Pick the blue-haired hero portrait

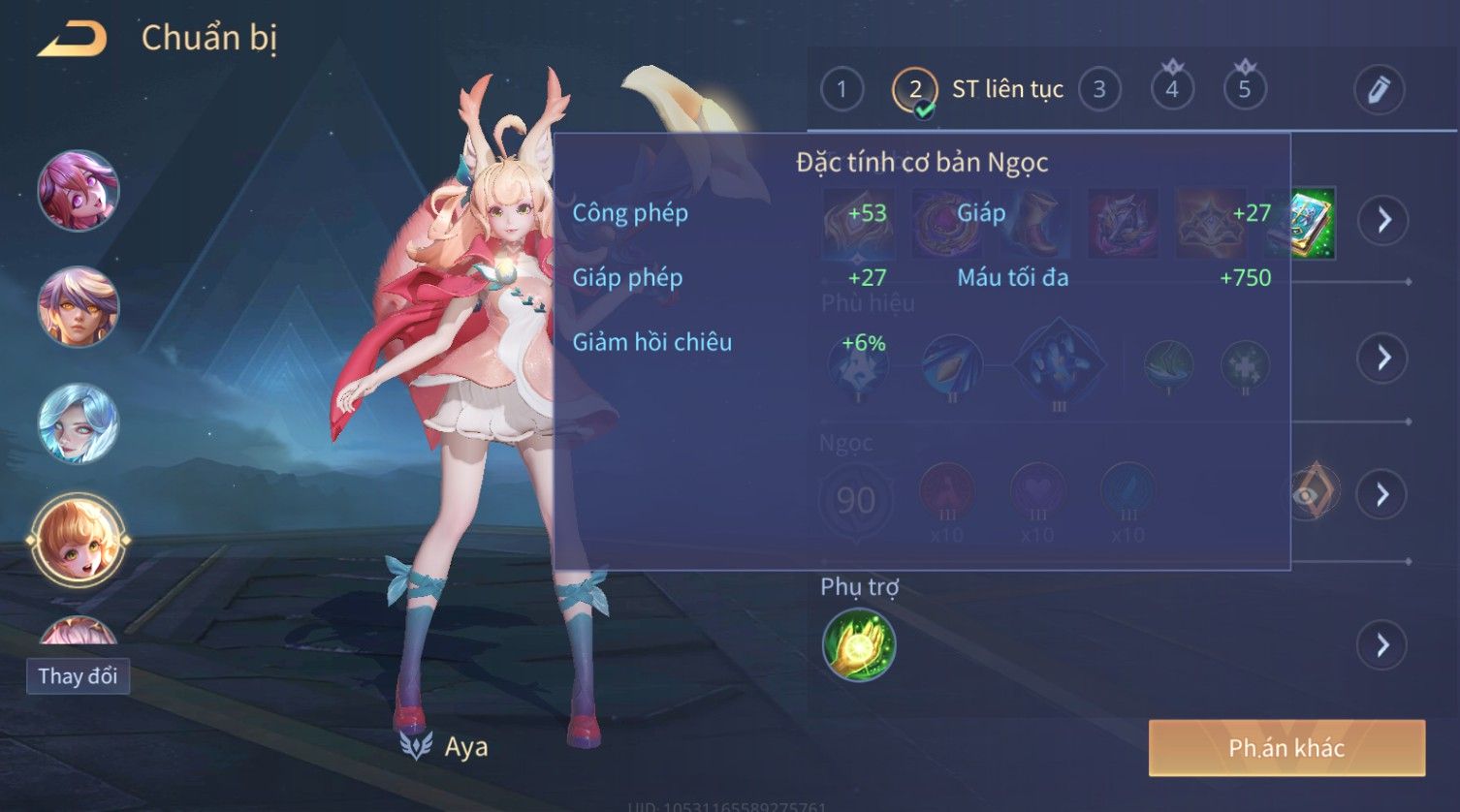coord(79,423)
